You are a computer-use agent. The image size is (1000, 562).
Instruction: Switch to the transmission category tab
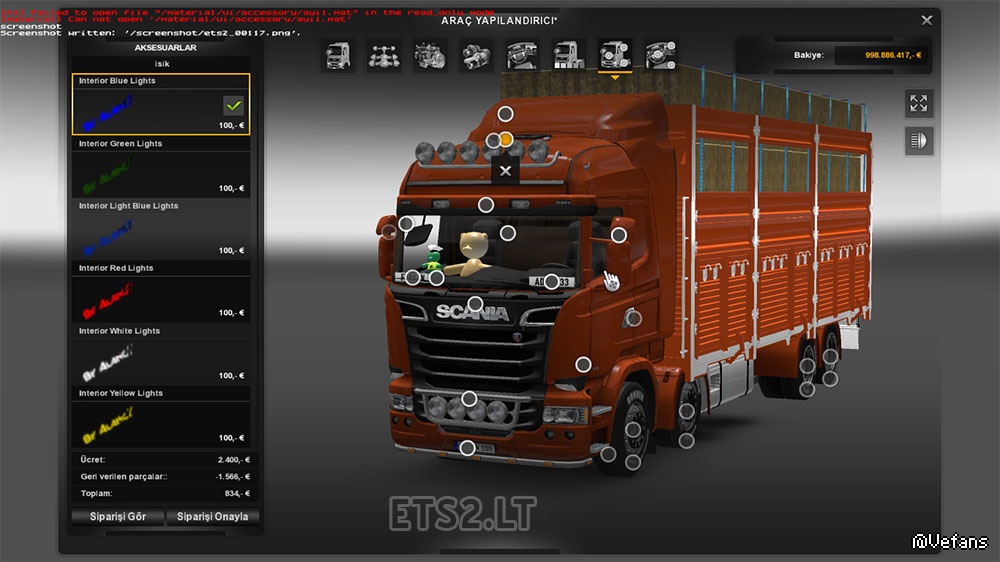[x=476, y=55]
